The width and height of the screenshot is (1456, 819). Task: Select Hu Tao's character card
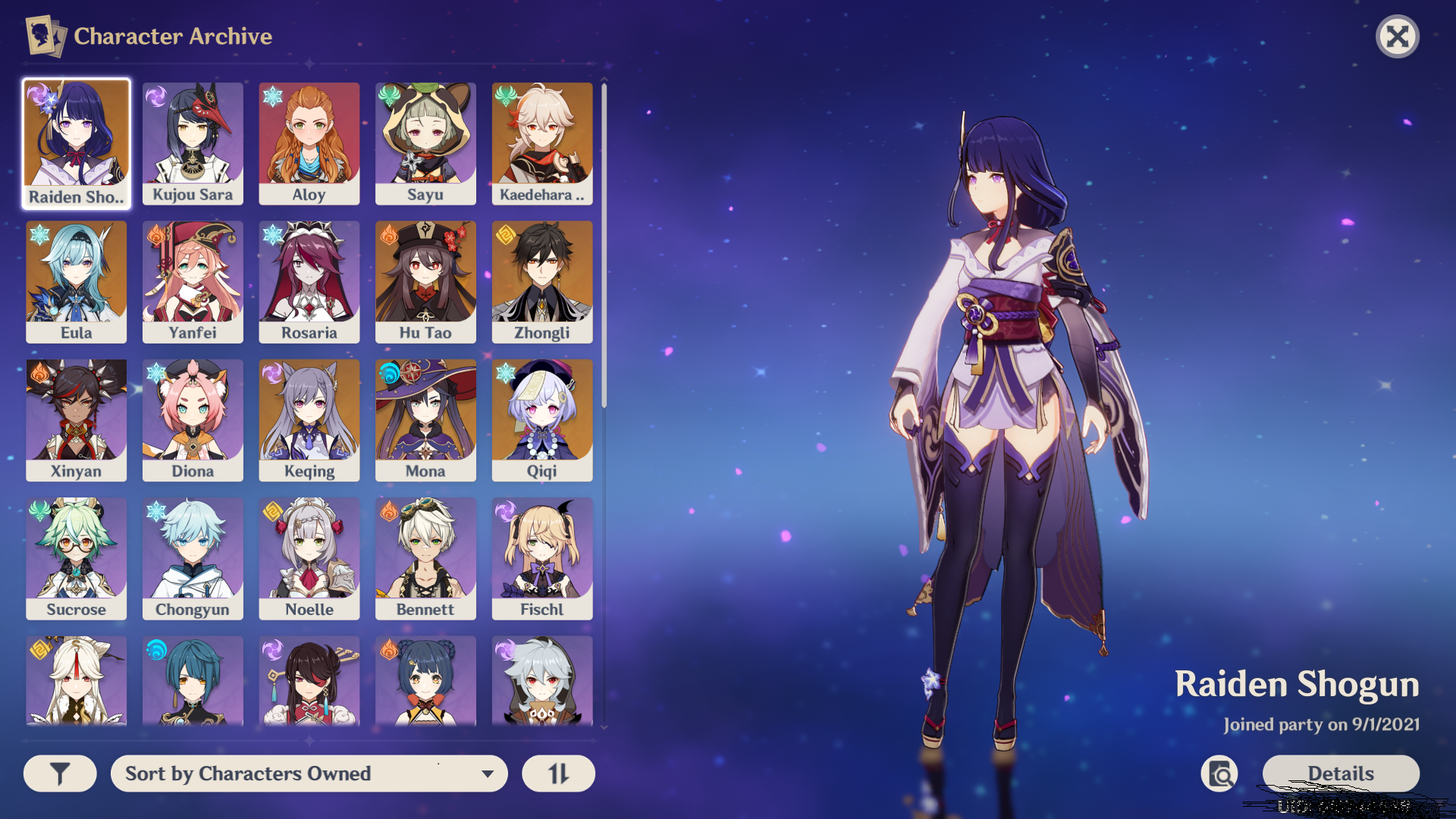[425, 281]
